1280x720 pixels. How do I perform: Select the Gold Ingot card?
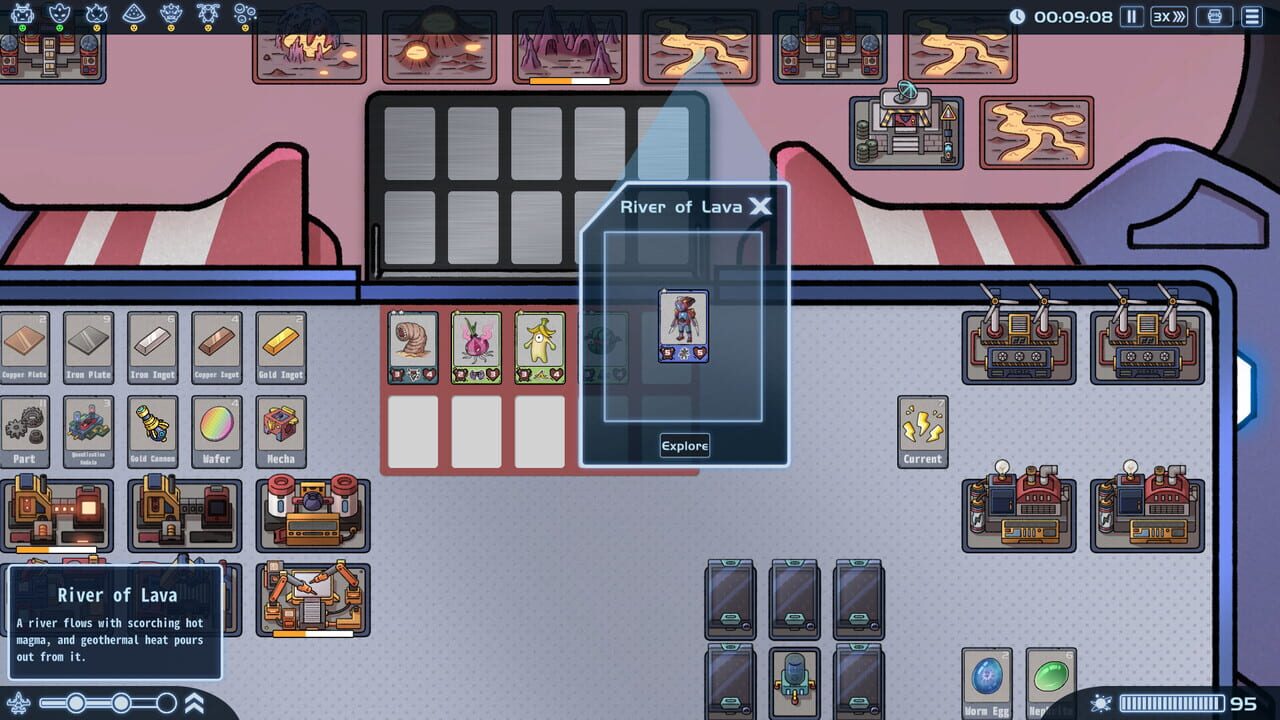280,348
